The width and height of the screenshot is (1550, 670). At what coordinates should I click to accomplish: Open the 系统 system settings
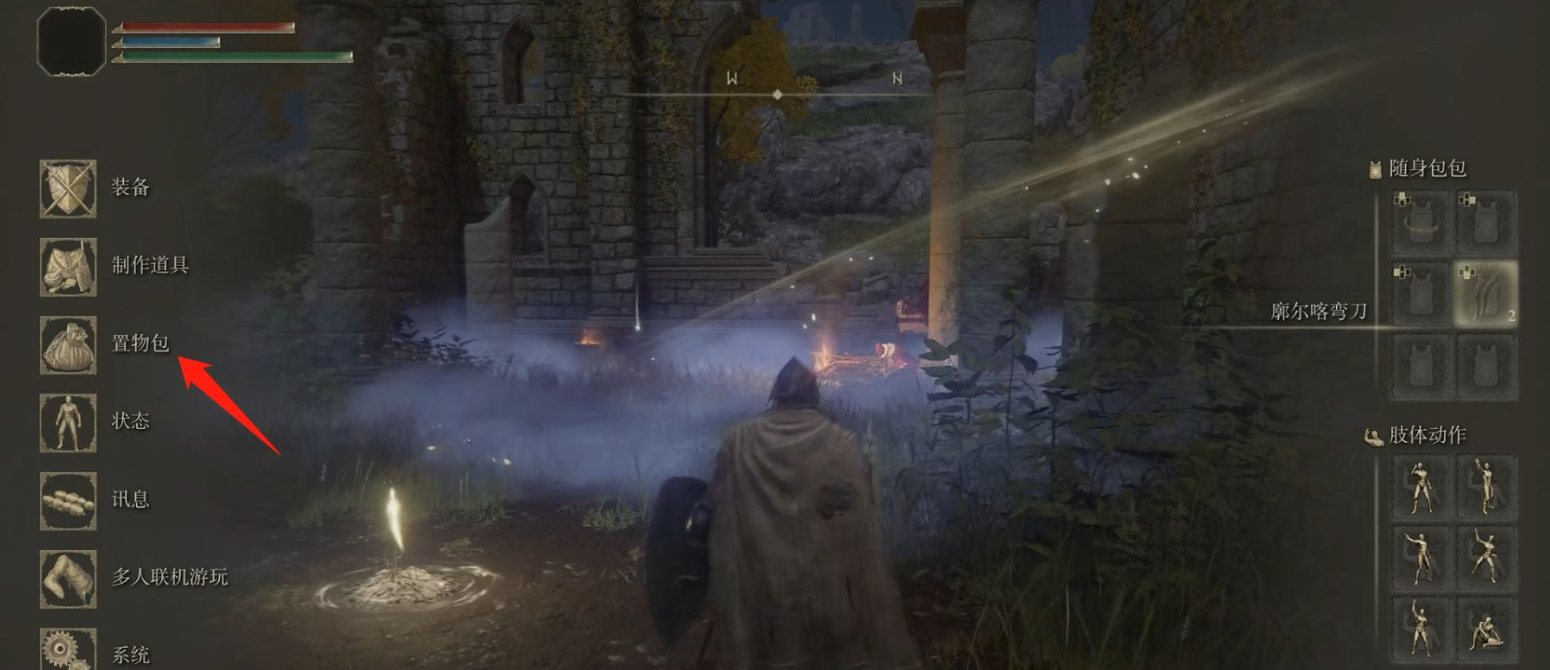click(x=69, y=650)
